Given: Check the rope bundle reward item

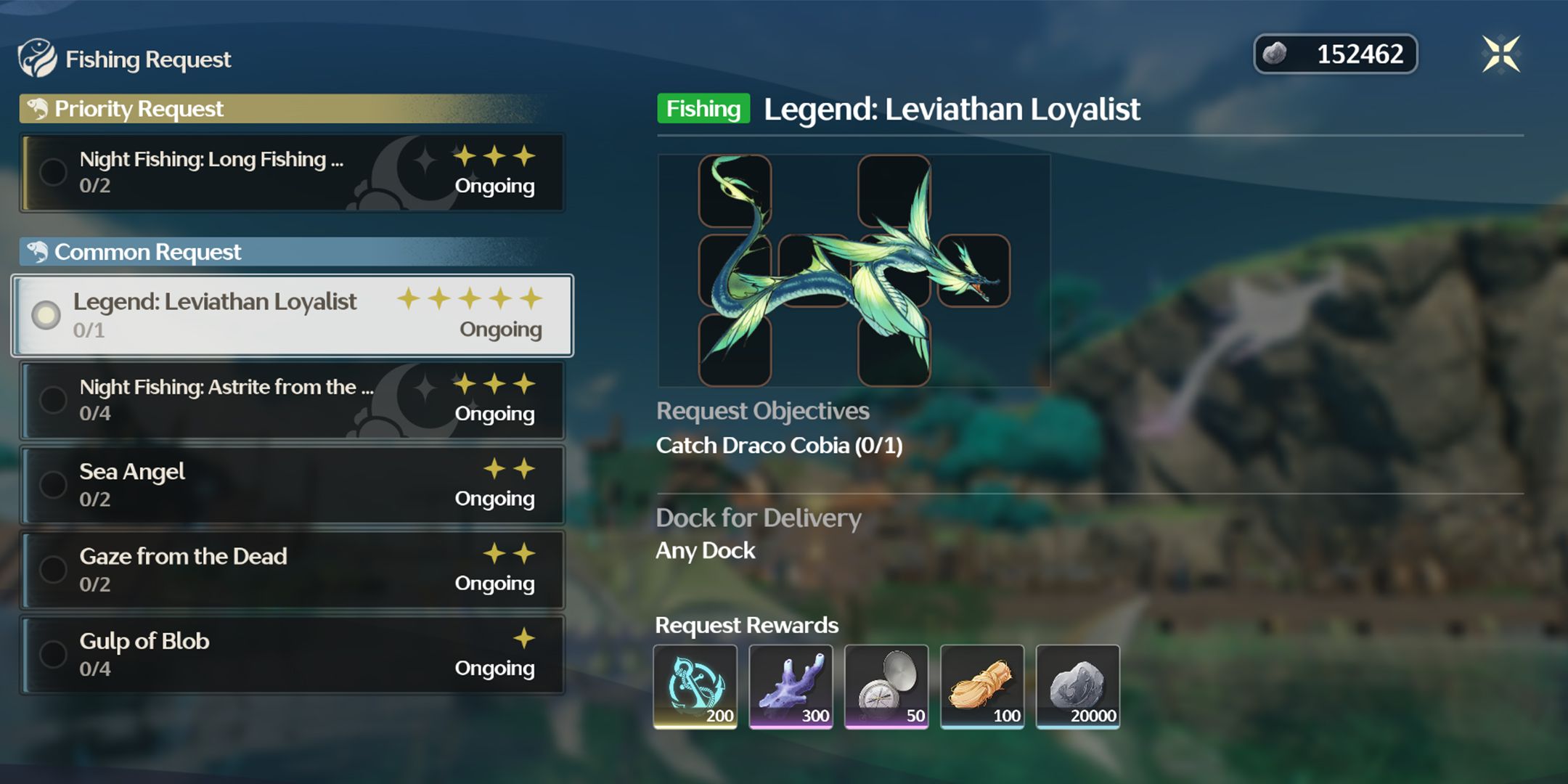Looking at the screenshot, I should point(982,686).
